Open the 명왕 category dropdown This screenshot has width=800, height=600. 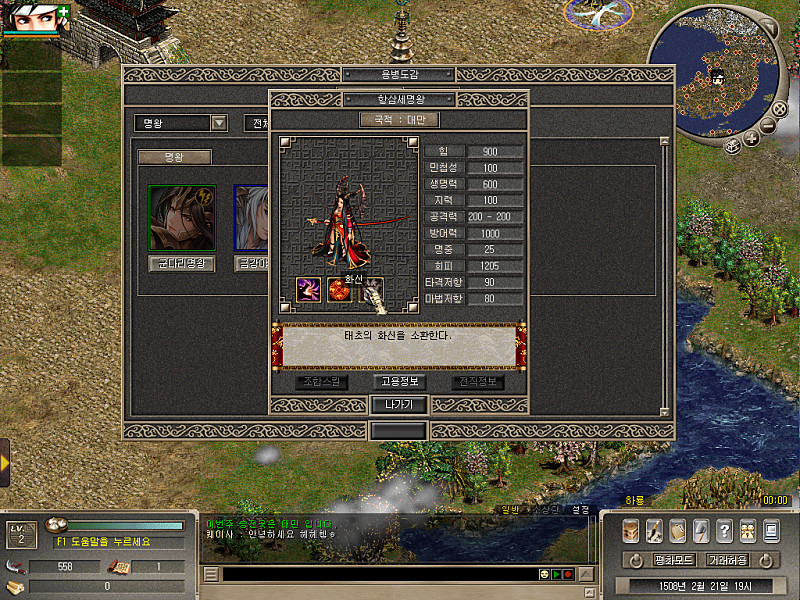click(x=220, y=123)
